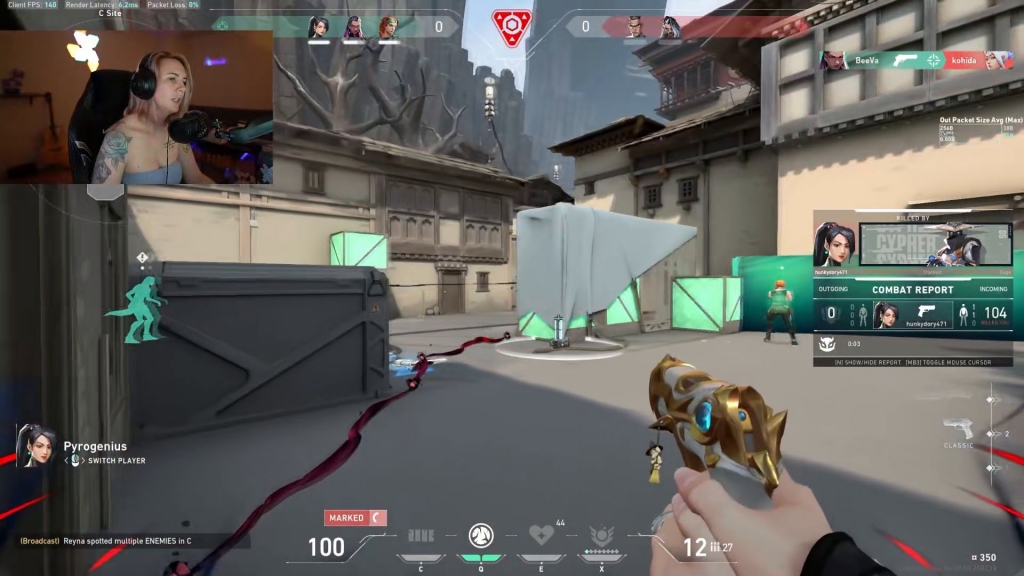Image resolution: width=1024 pixels, height=576 pixels.
Task: Click the streamer webcam overlay
Action: (x=136, y=107)
